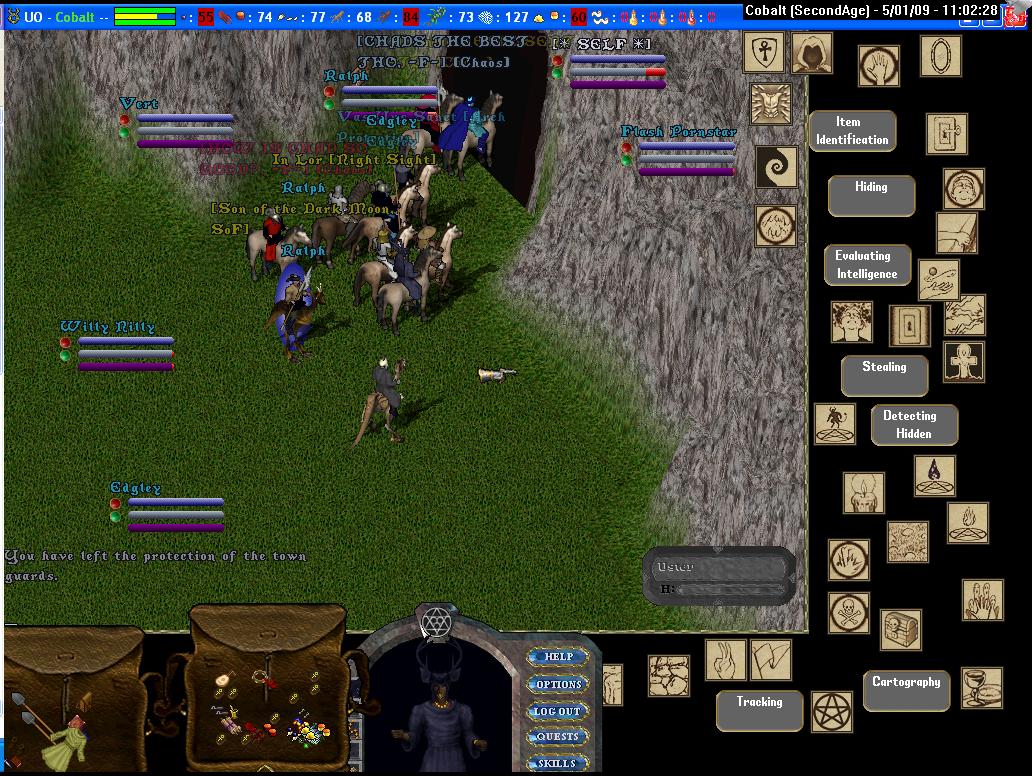Use the Item Identification skill button

(851, 131)
